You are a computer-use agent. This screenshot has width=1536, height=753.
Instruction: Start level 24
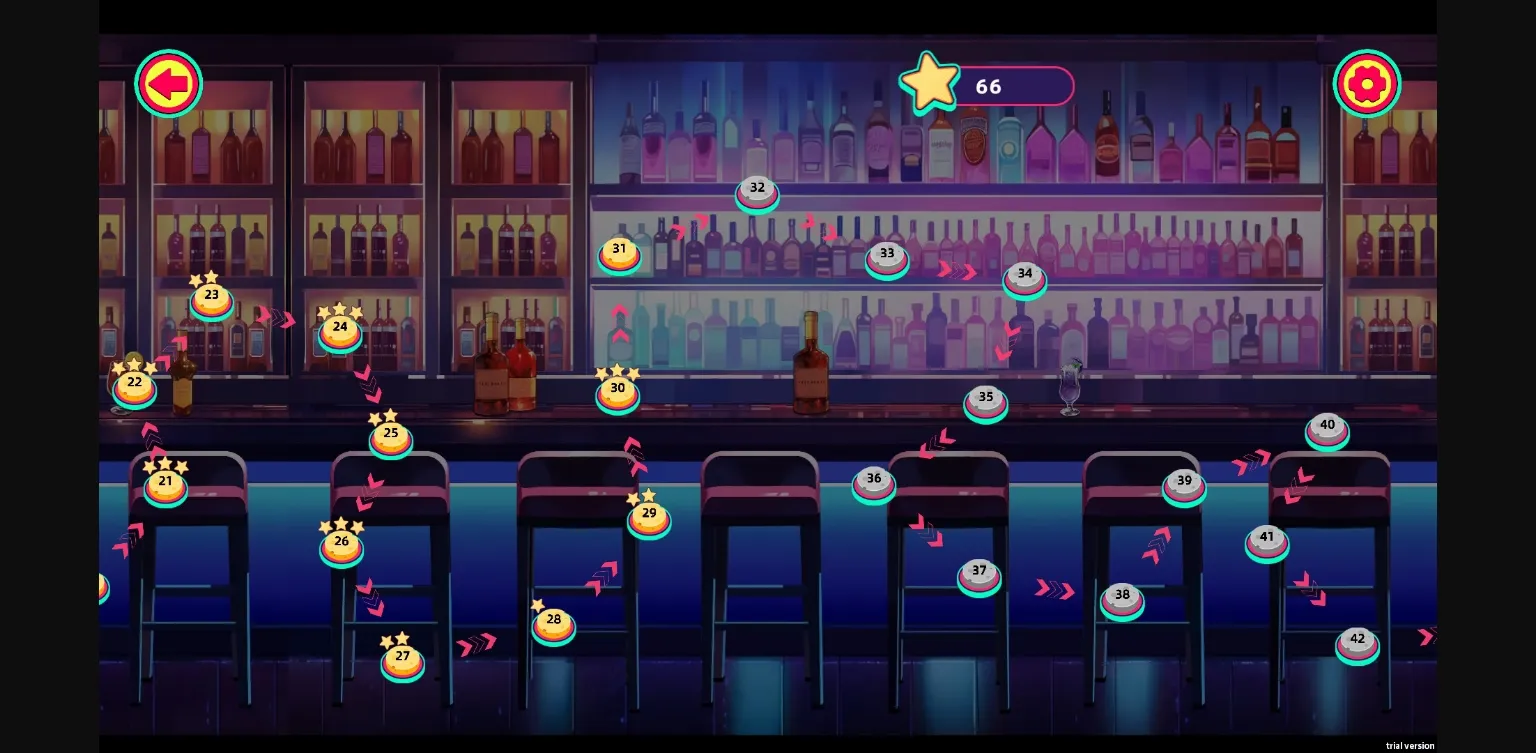340,331
